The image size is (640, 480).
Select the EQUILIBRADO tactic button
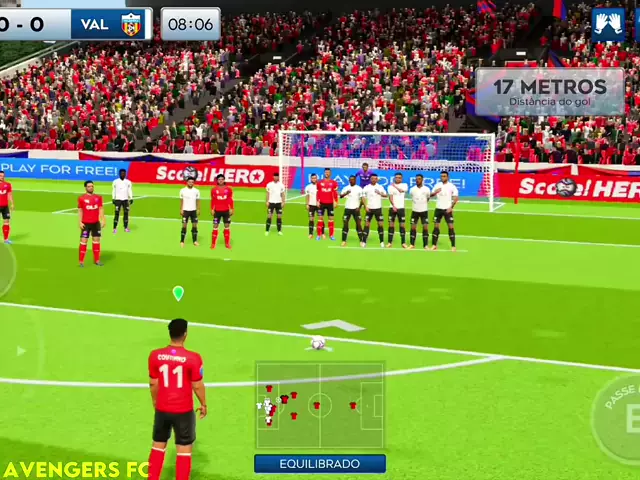tap(319, 464)
